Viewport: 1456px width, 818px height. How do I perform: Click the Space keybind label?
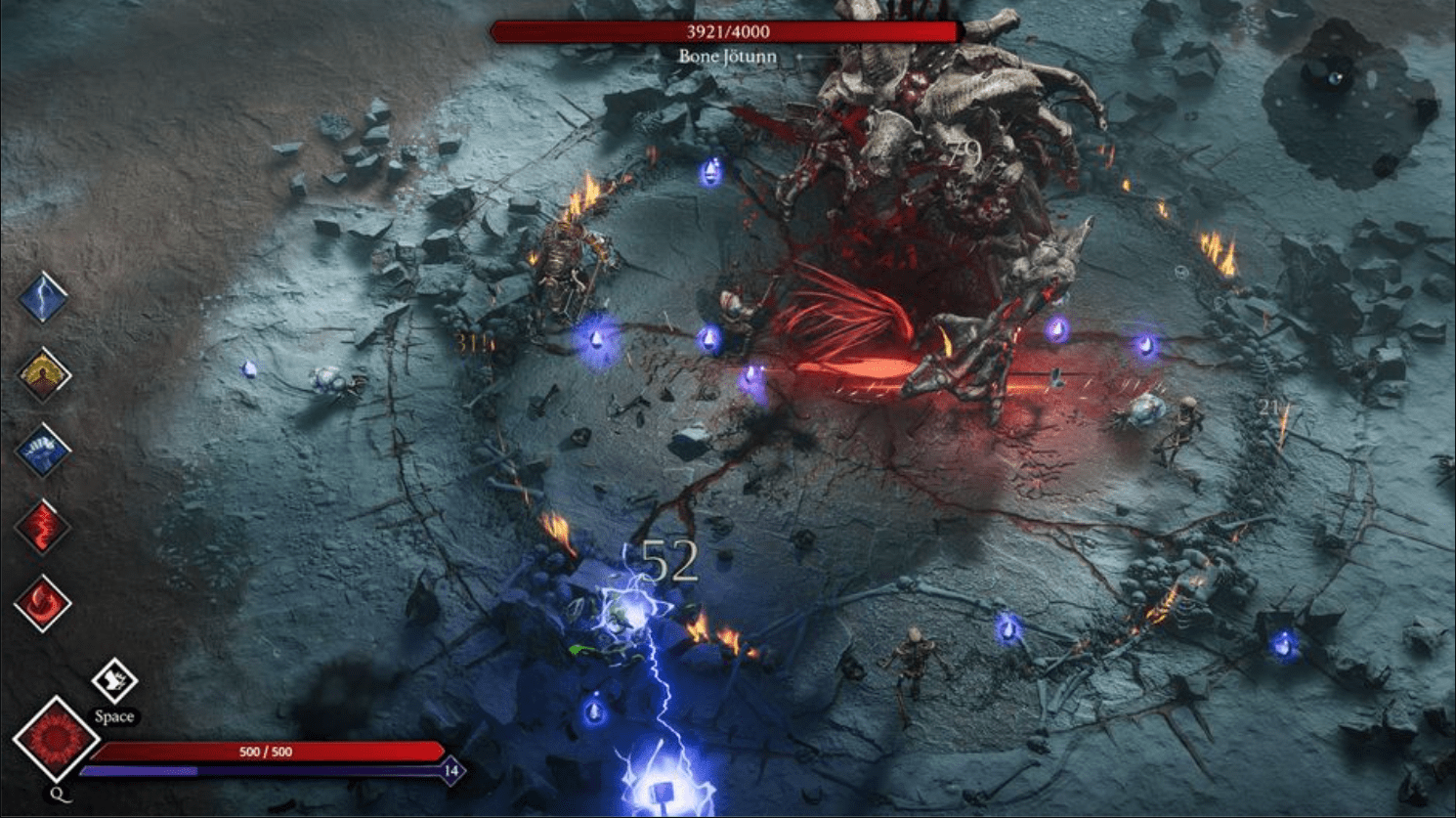point(113,716)
